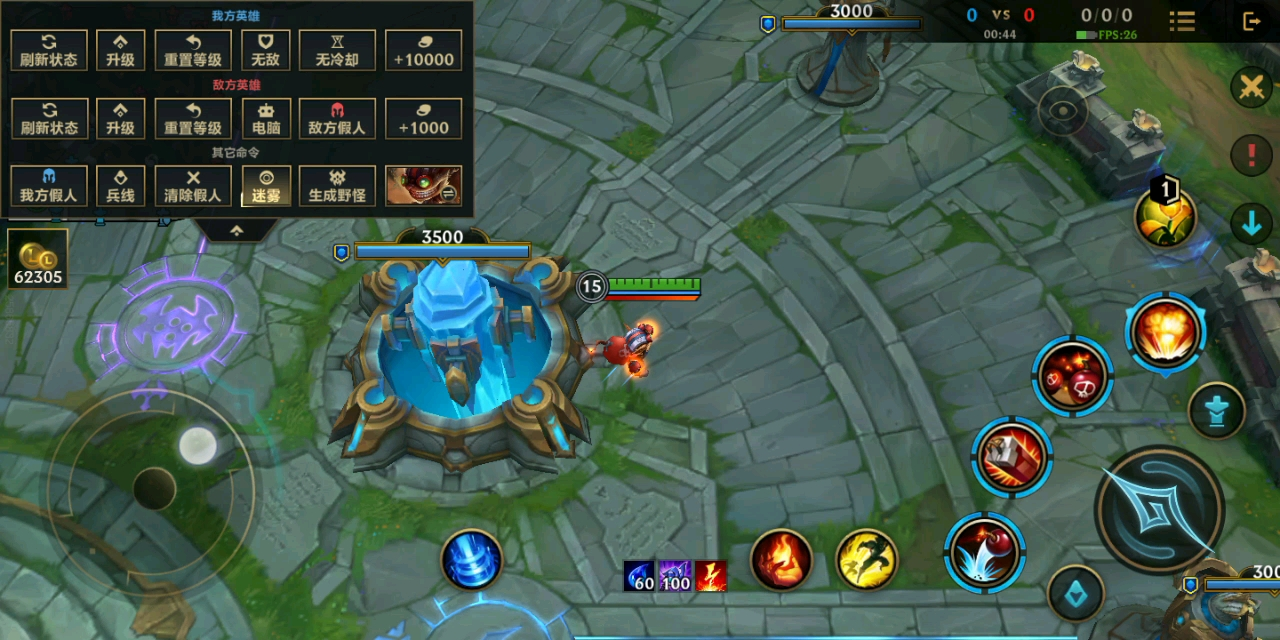Open the scoreboard list icon
The image size is (1280, 640).
tap(1182, 21)
